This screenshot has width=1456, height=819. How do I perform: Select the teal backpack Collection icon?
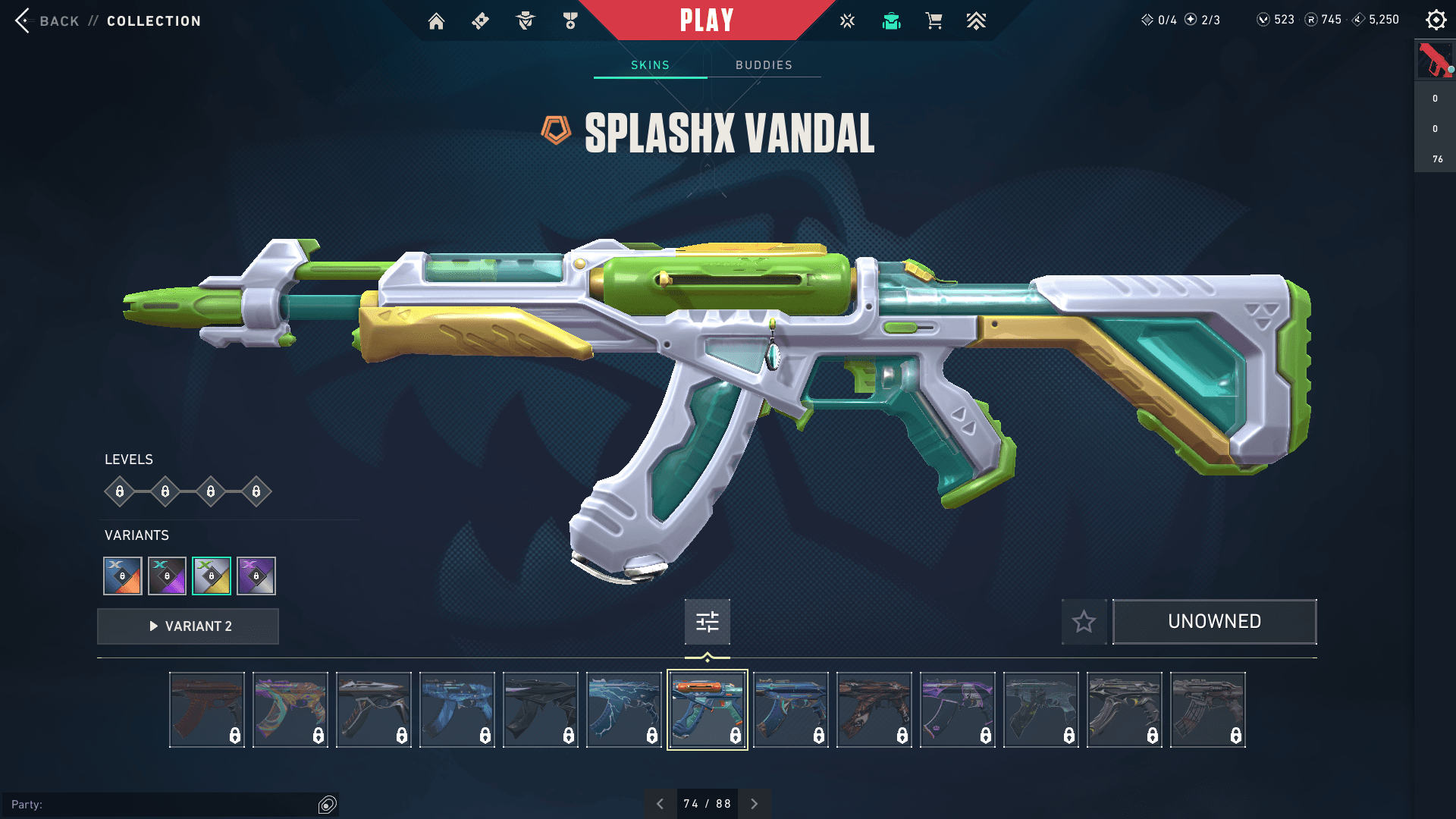[x=891, y=20]
